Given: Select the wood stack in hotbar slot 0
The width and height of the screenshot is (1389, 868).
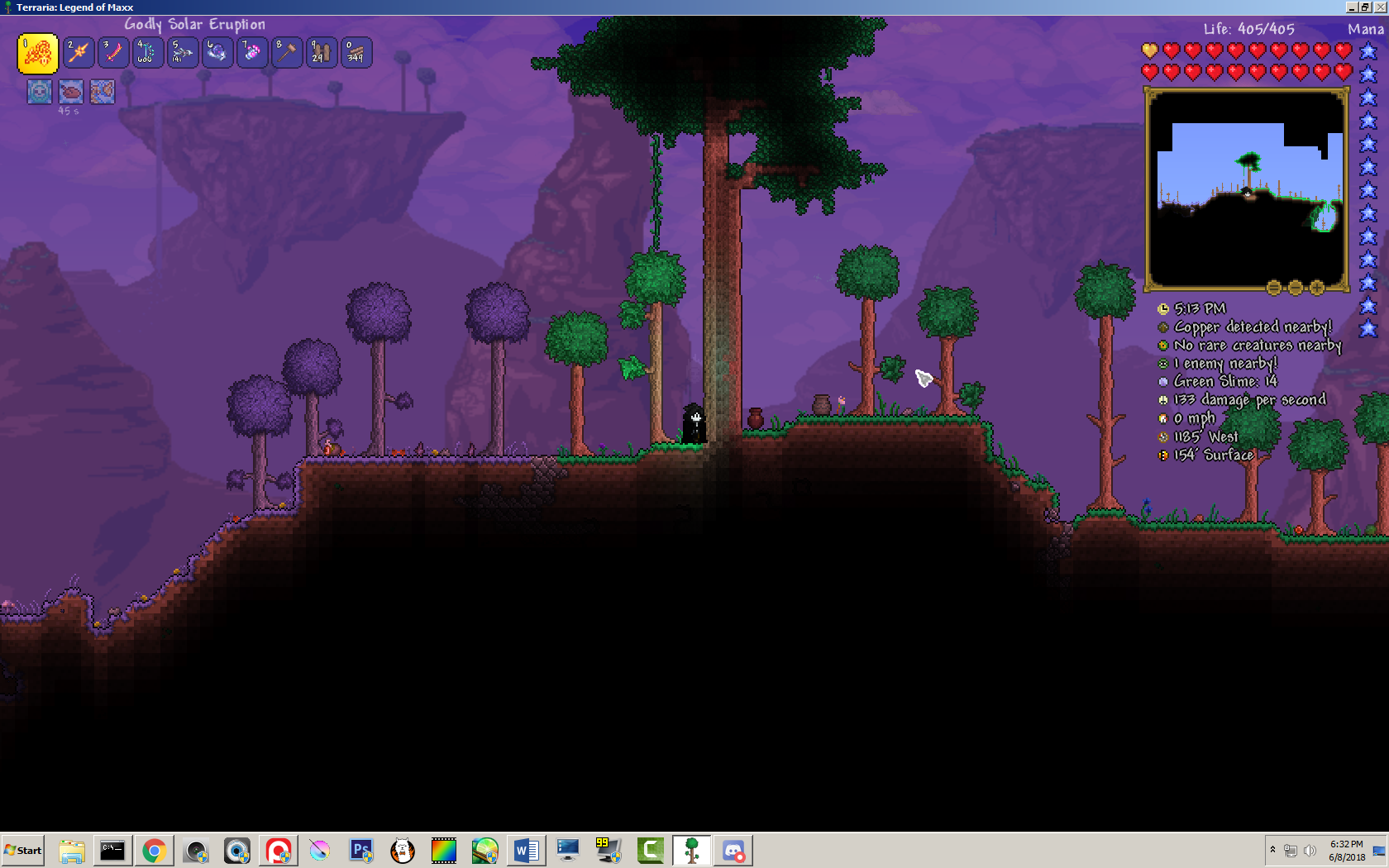Looking at the screenshot, I should [x=356, y=52].
